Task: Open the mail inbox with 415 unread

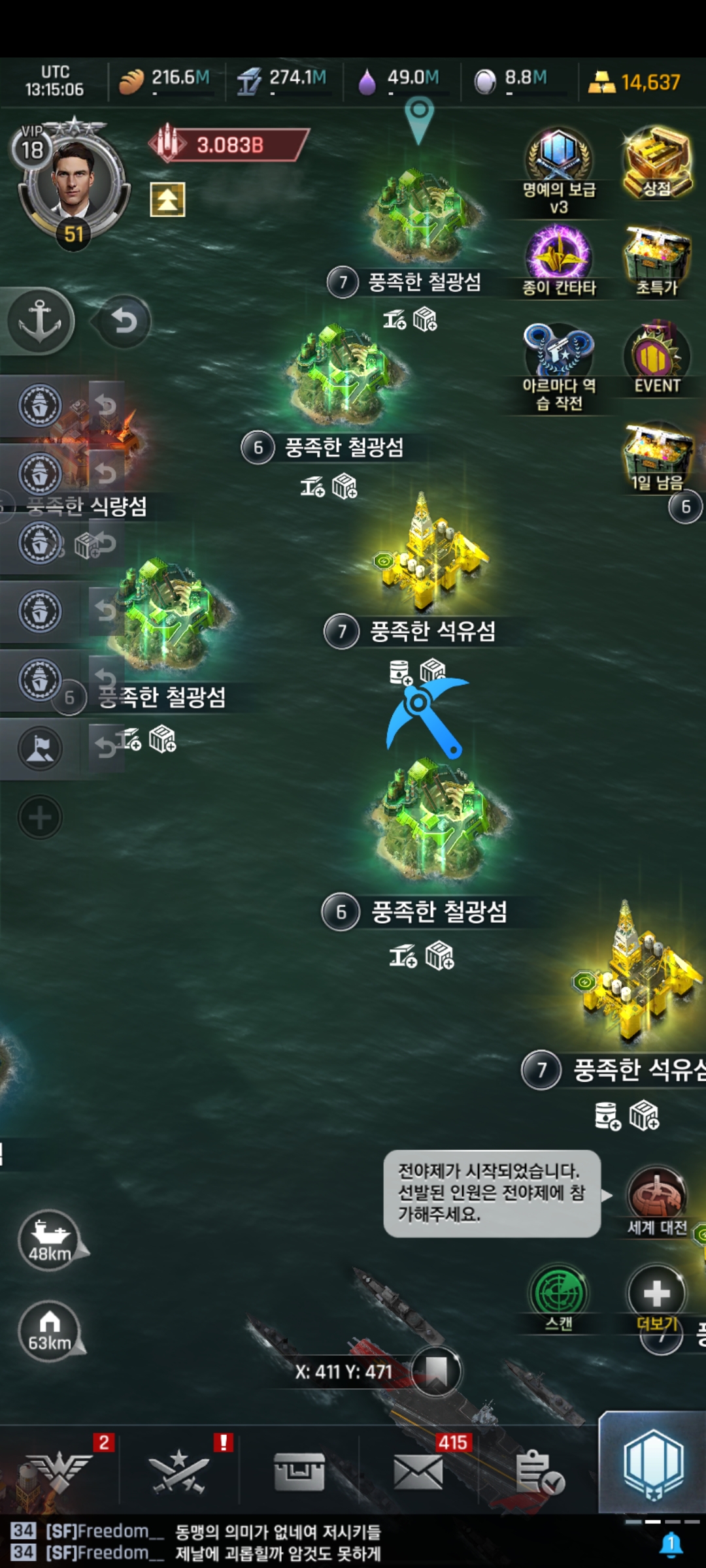Action: [x=418, y=1473]
